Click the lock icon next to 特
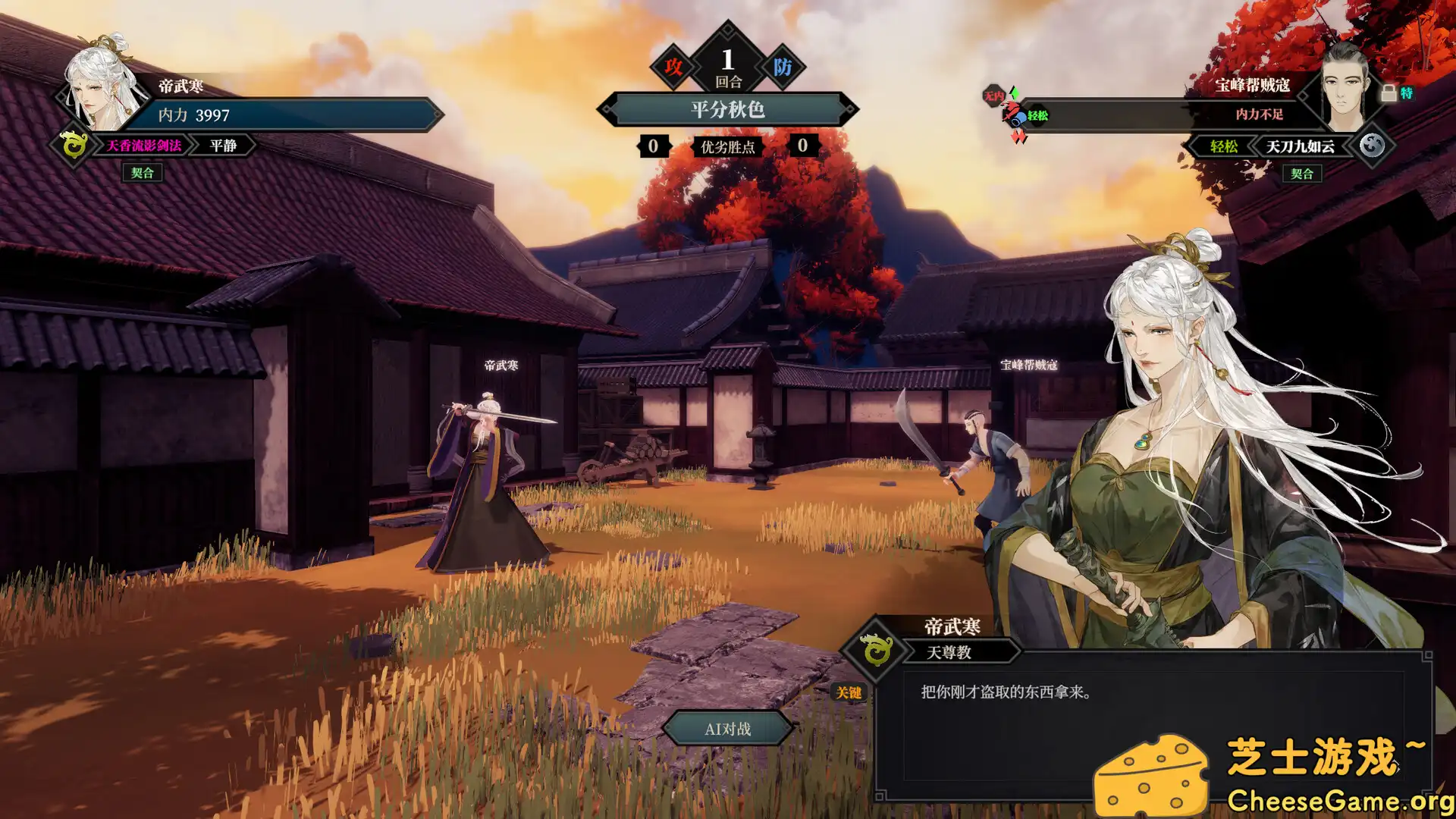Image resolution: width=1456 pixels, height=819 pixels. coord(1389,93)
